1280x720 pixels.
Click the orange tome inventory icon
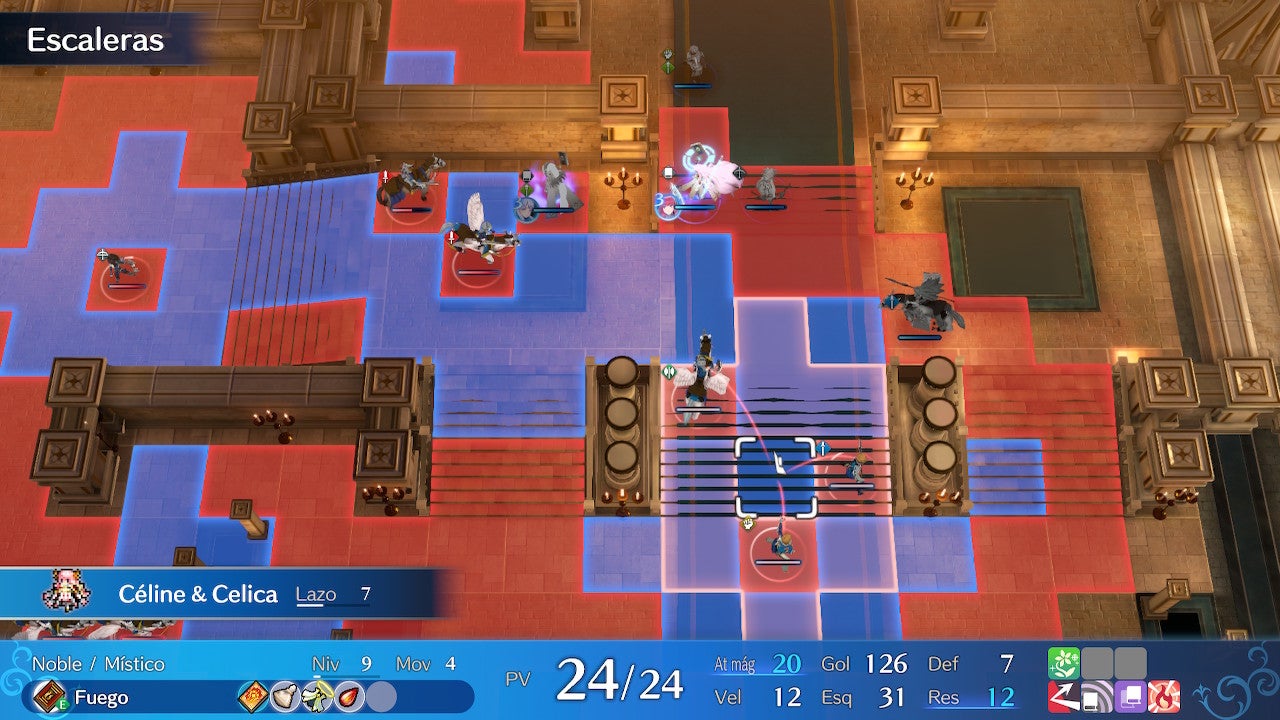[x=253, y=696]
